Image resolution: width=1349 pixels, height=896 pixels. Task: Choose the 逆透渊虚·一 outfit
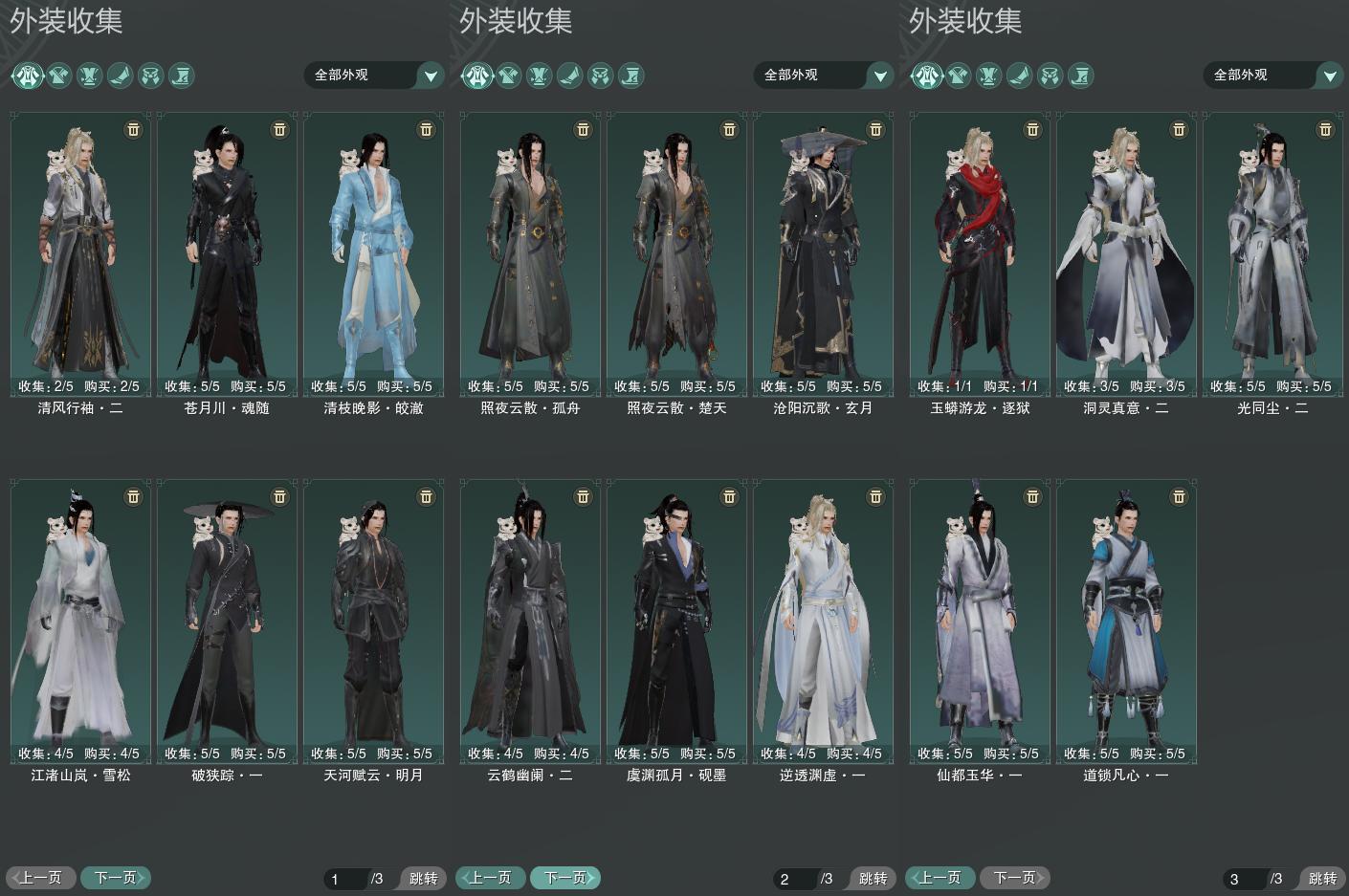point(823,622)
